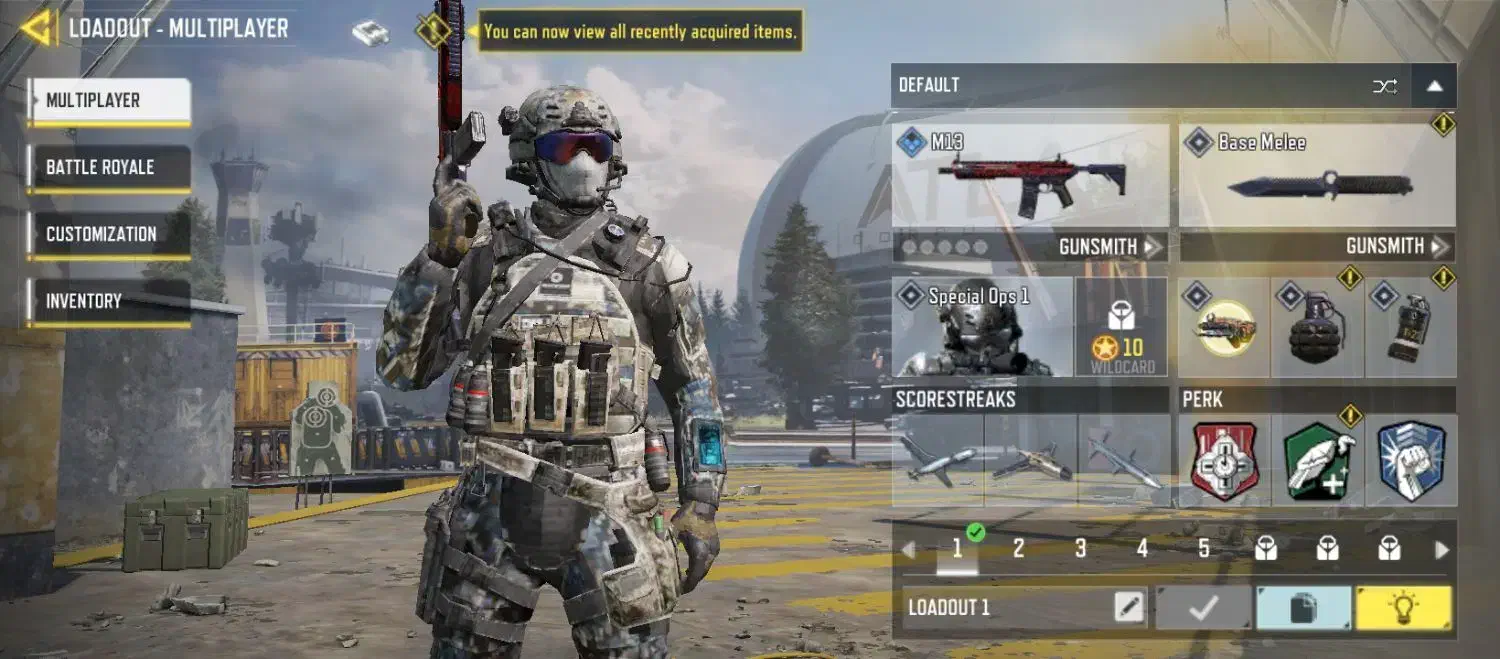The height and width of the screenshot is (659, 1500).
Task: Open the Customization tab
Action: click(109, 235)
